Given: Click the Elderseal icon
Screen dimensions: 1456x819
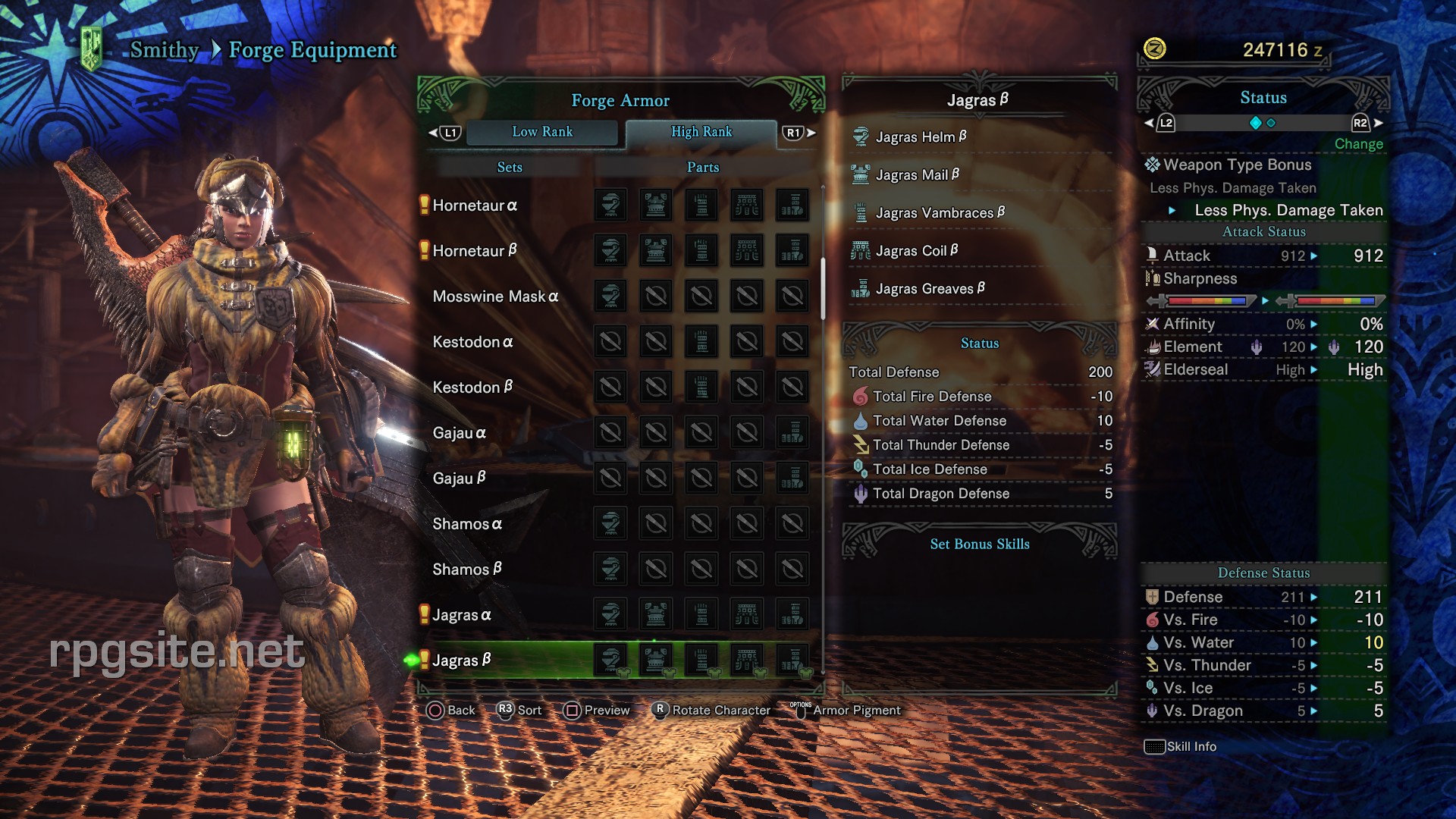Looking at the screenshot, I should (x=1153, y=369).
